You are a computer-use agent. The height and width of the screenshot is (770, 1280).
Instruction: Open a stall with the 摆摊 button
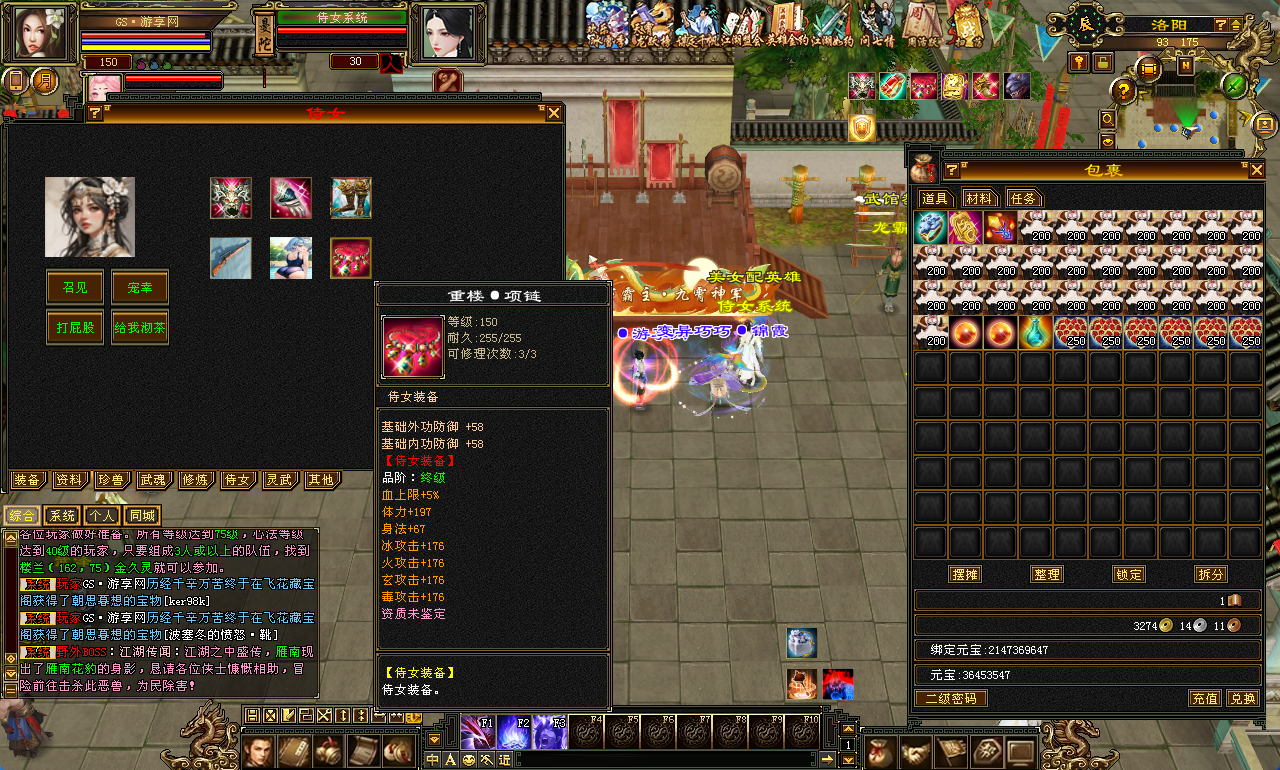[965, 574]
